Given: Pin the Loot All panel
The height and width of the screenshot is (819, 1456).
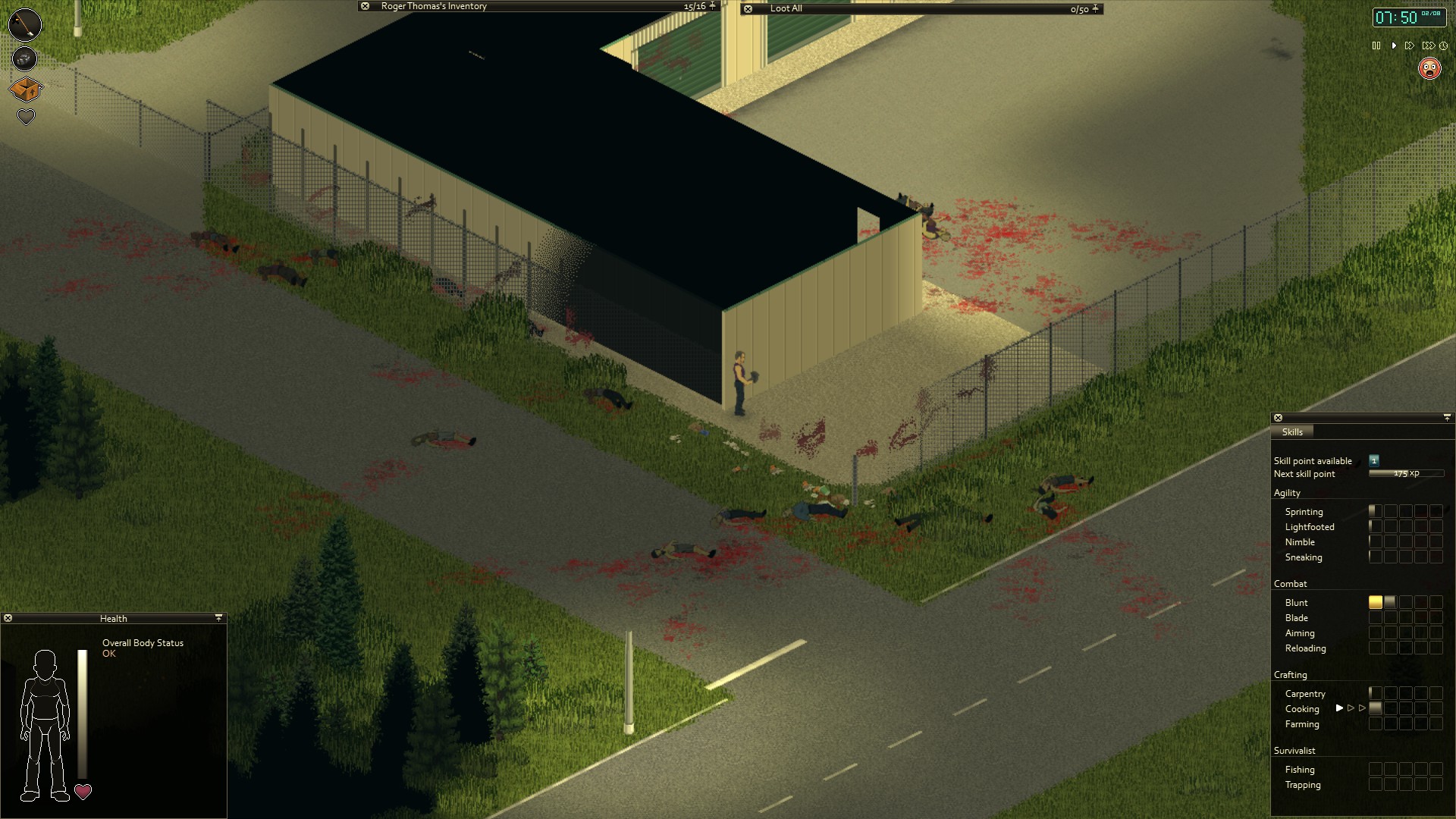Looking at the screenshot, I should coord(1094,8).
